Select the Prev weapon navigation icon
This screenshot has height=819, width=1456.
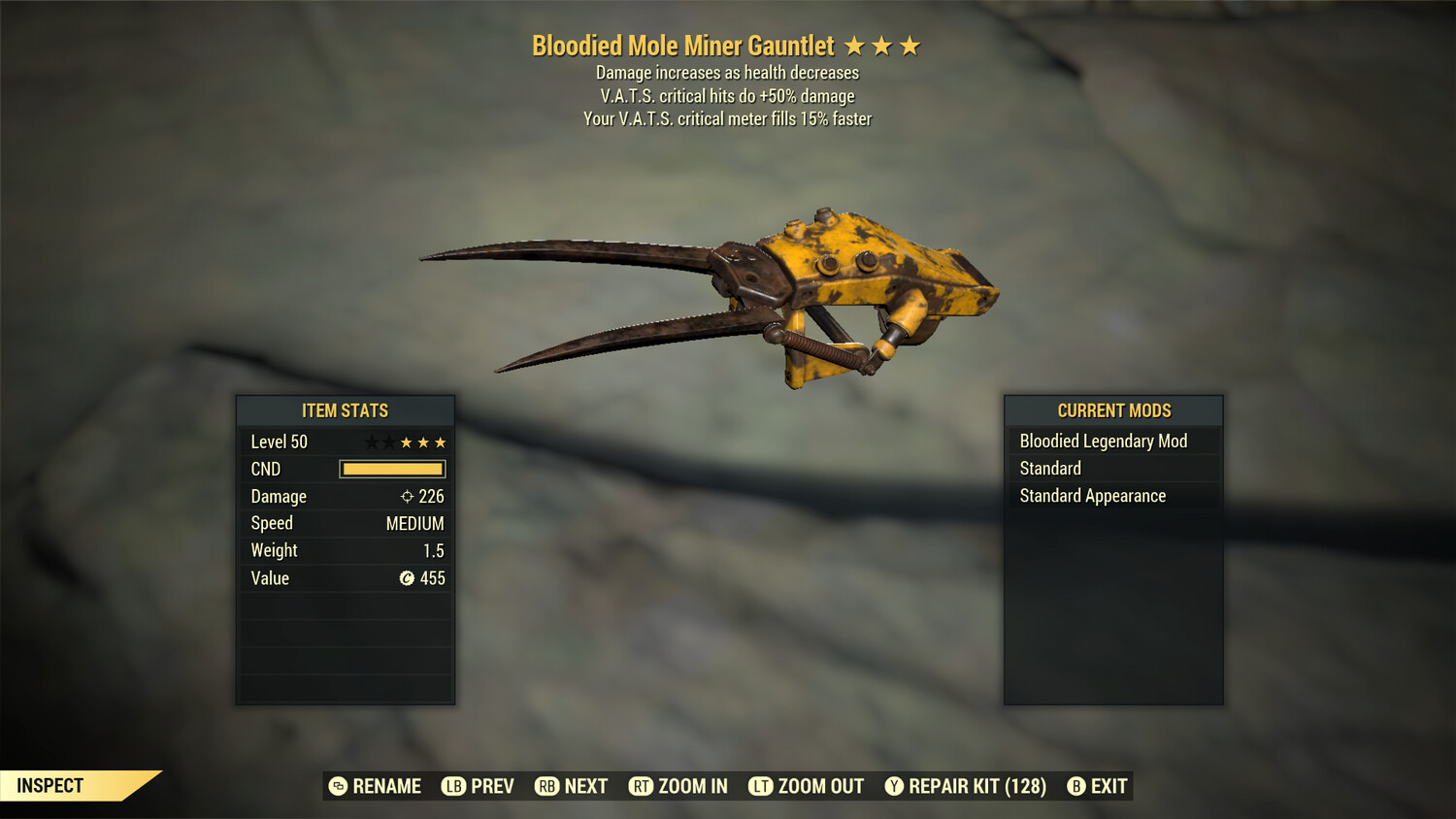[452, 786]
